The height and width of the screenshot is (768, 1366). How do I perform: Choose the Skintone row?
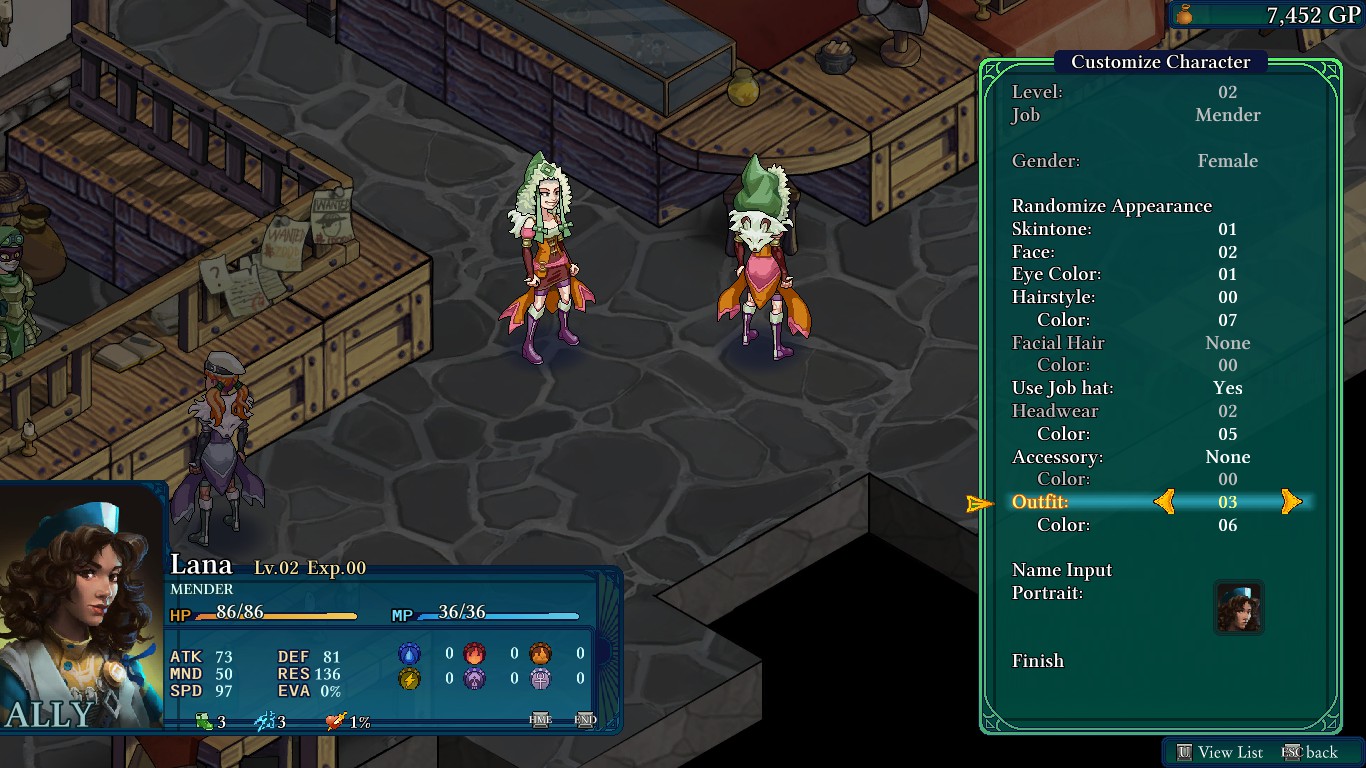[x=1051, y=229]
